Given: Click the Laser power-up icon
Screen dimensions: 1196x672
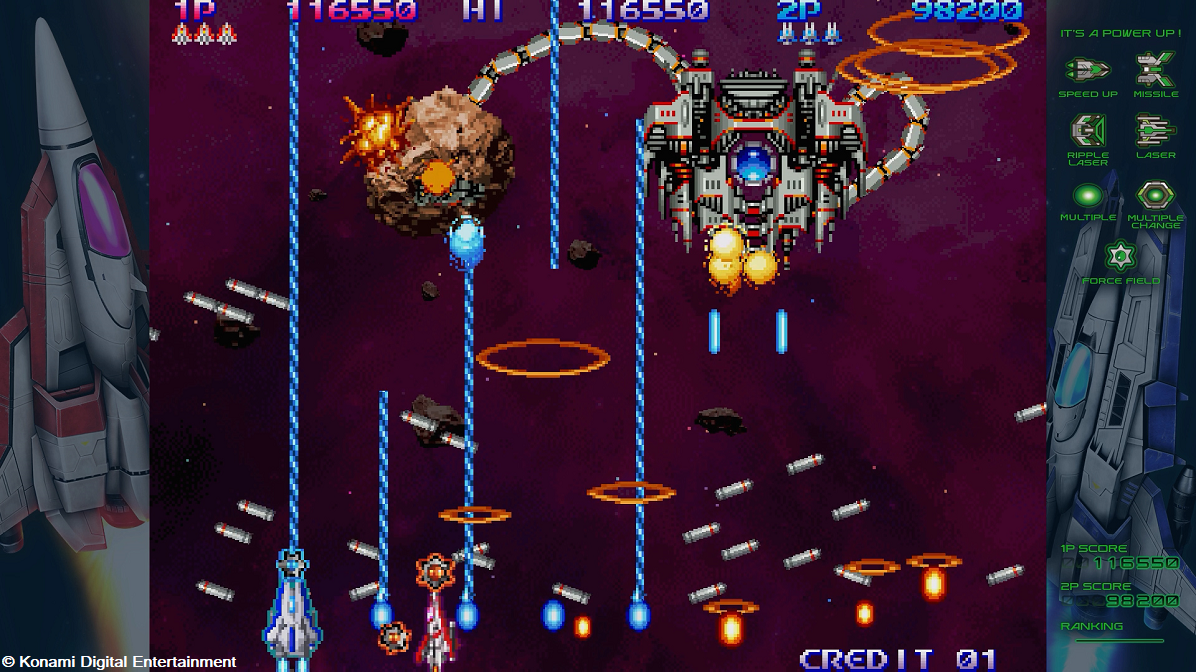Looking at the screenshot, I should coord(1155,131).
